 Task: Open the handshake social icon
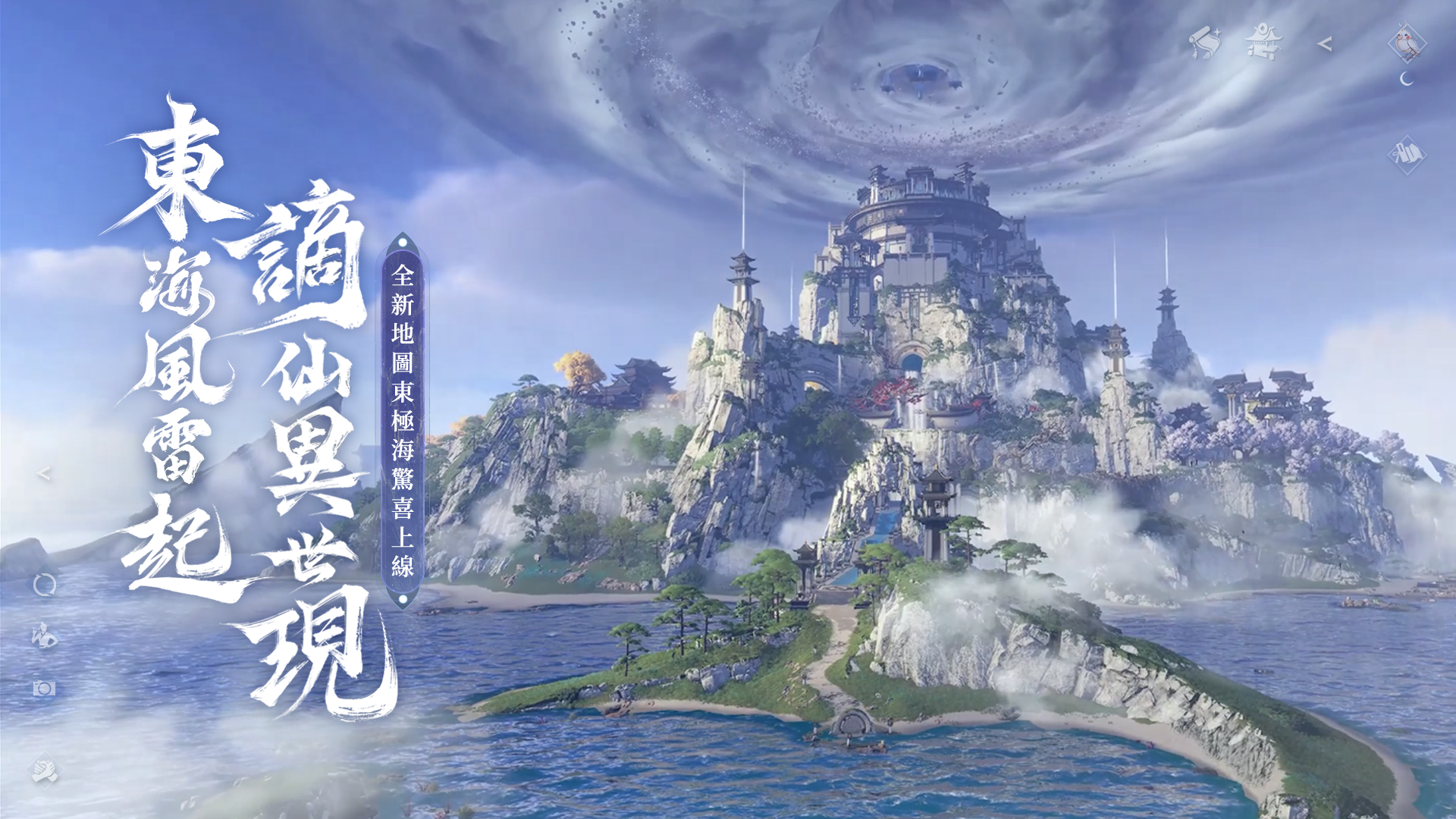click(x=44, y=770)
